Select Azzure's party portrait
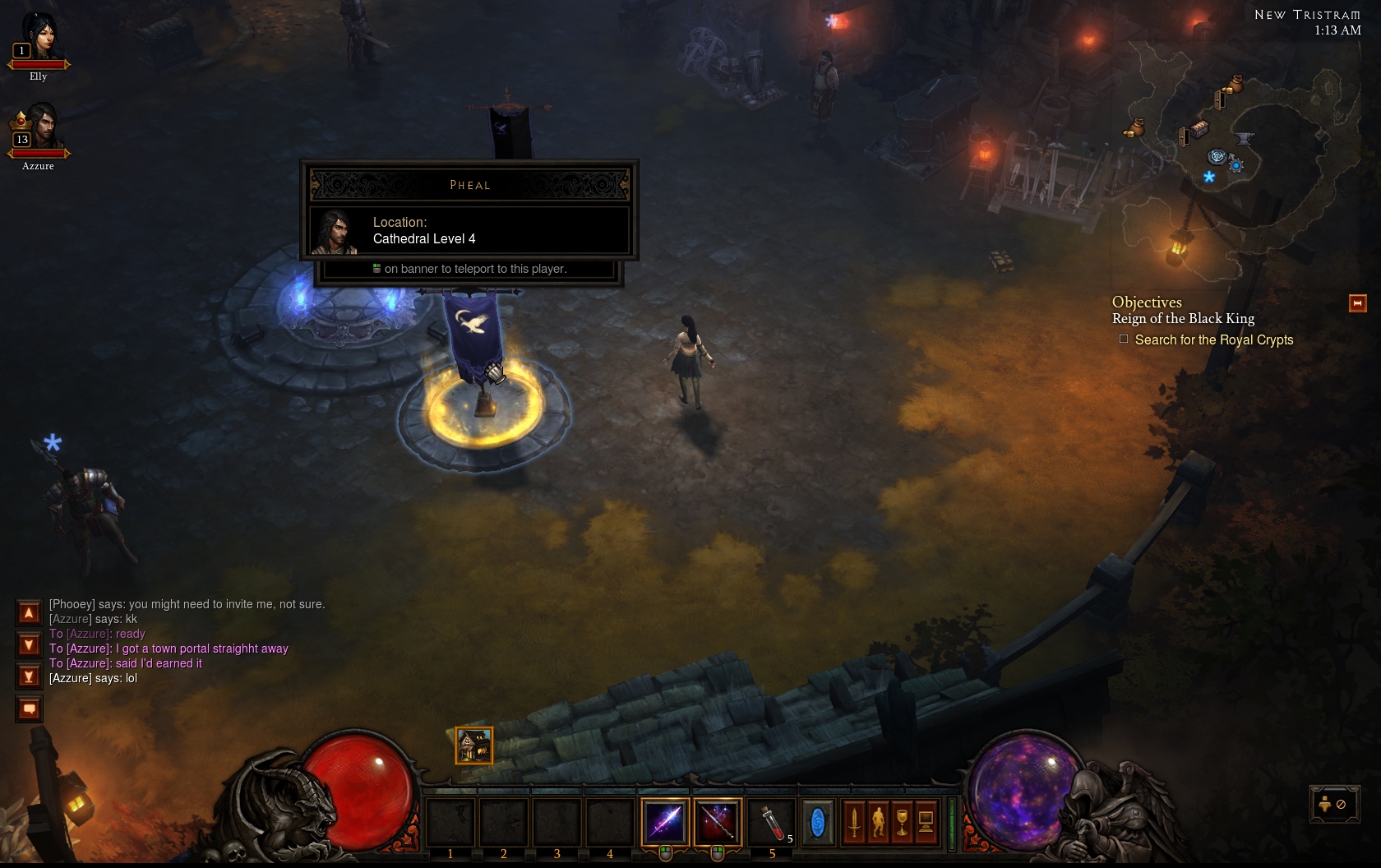1381x868 pixels. point(38,127)
